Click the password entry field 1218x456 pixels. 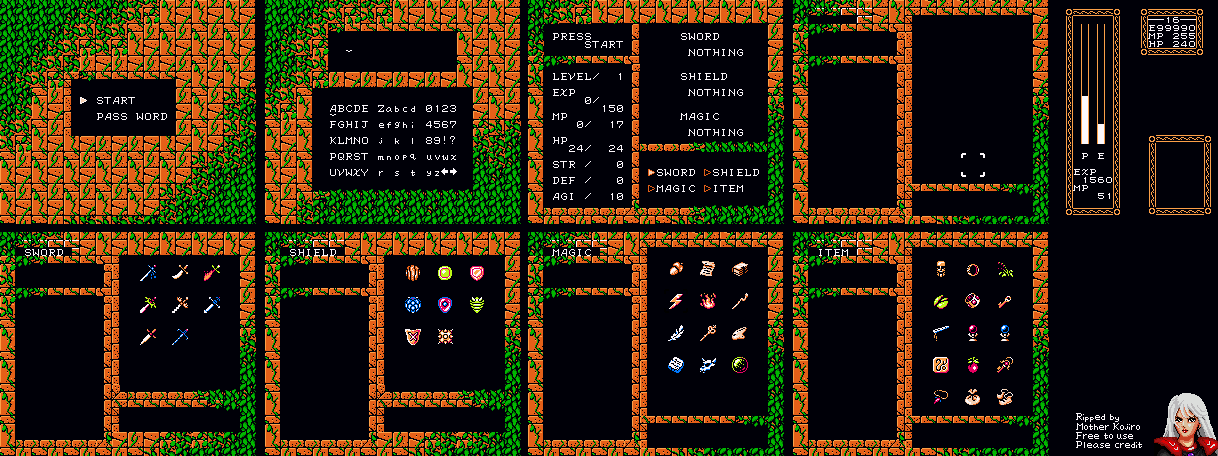(x=392, y=51)
